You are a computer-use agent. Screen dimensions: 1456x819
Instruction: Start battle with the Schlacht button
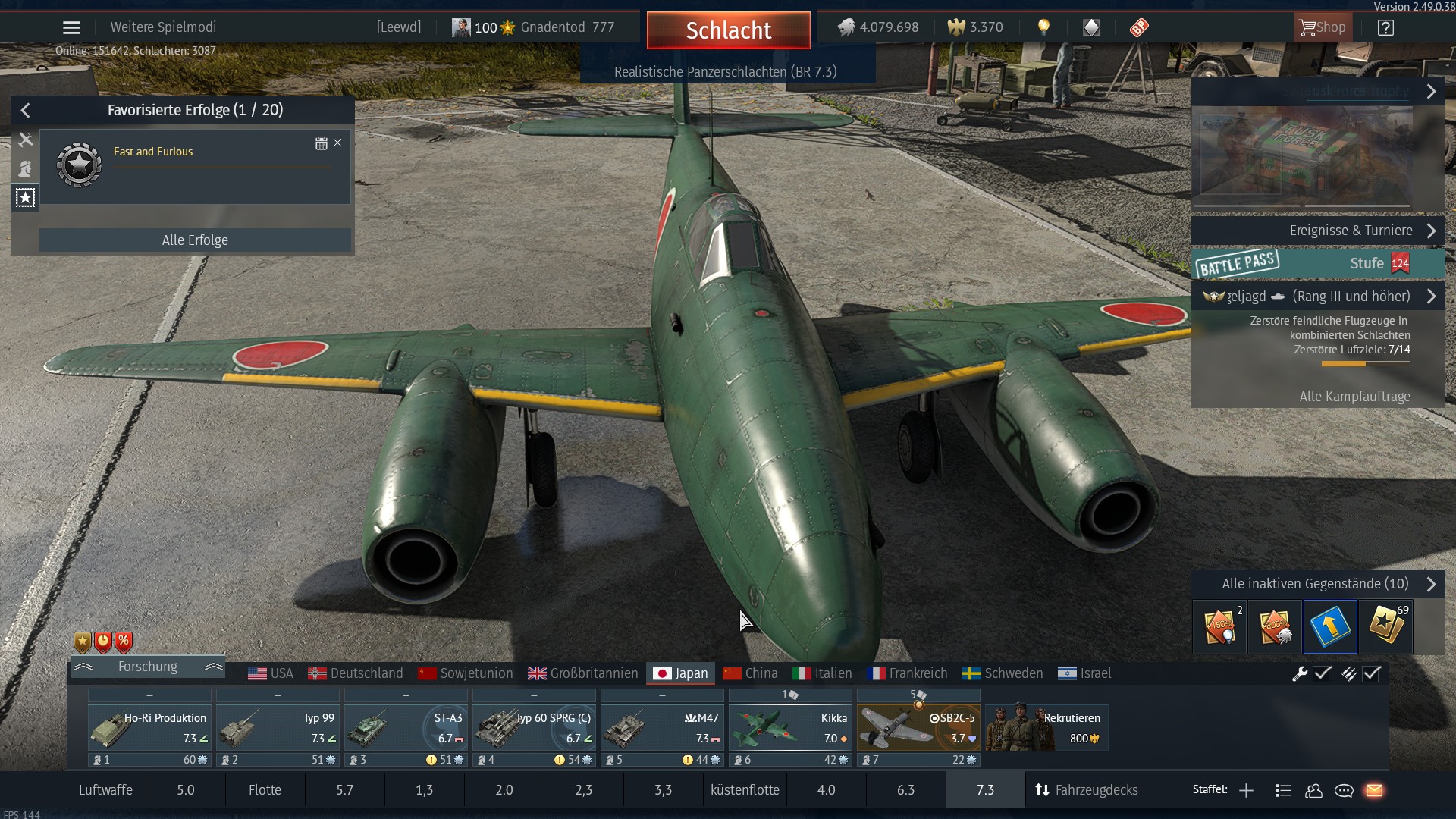point(728,30)
